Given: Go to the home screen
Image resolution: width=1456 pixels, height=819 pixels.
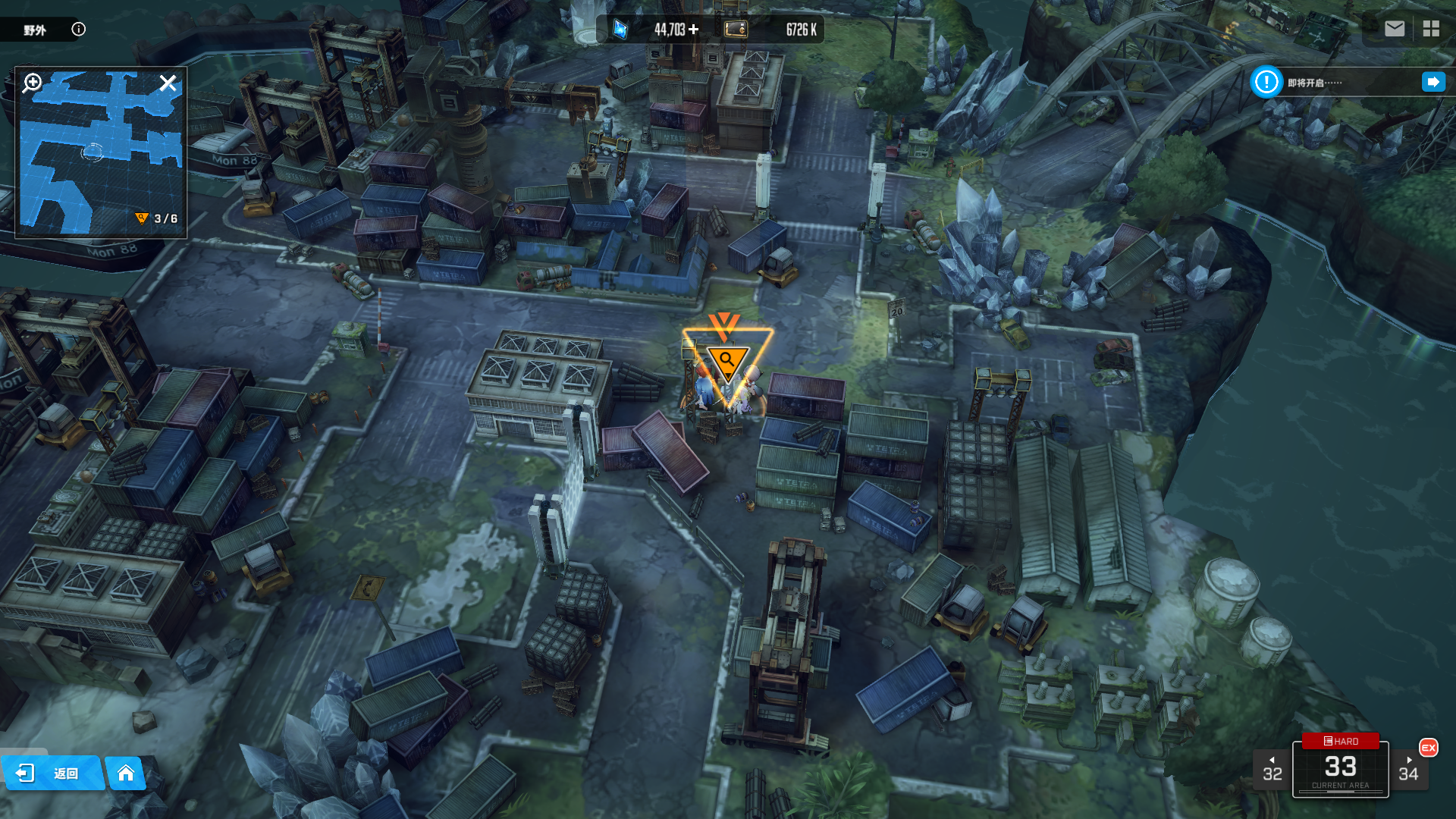Looking at the screenshot, I should [126, 773].
